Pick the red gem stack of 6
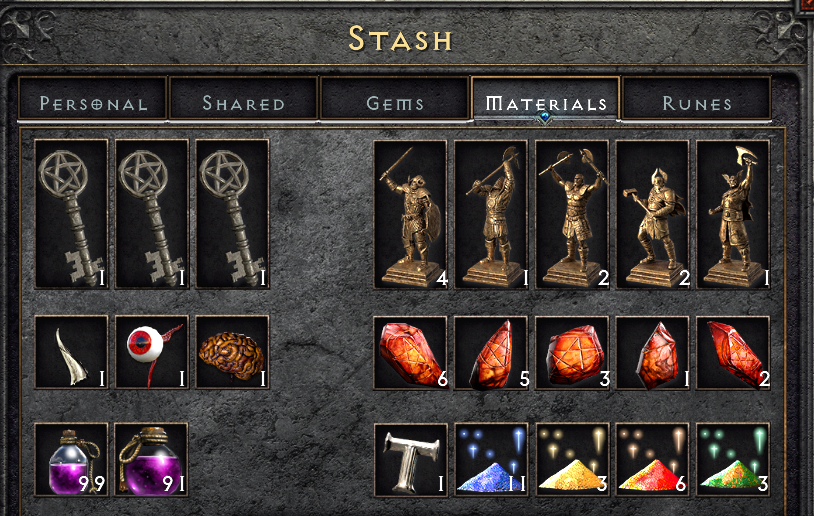 [x=410, y=352]
